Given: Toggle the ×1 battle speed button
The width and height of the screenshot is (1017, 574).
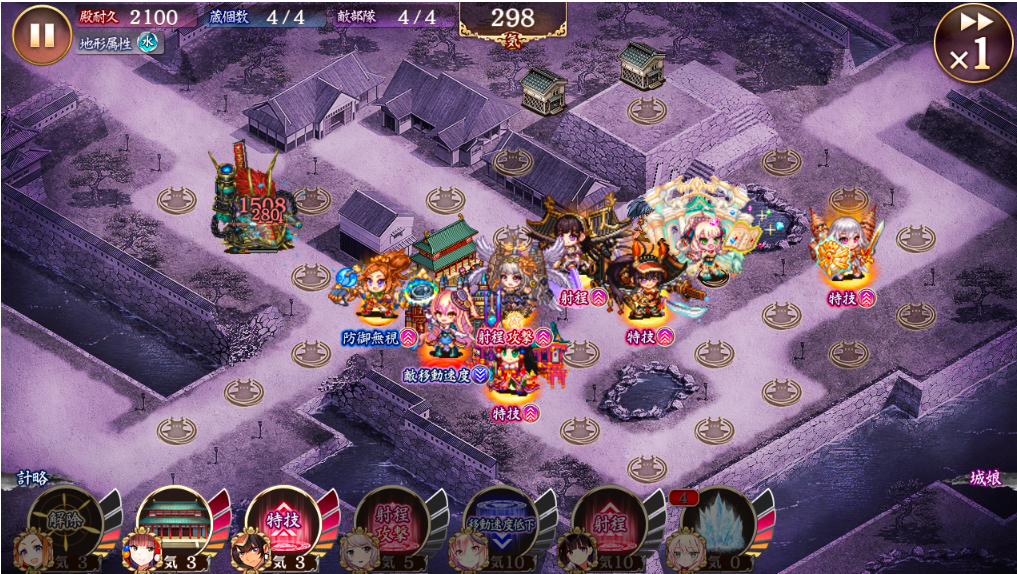Looking at the screenshot, I should (x=973, y=43).
